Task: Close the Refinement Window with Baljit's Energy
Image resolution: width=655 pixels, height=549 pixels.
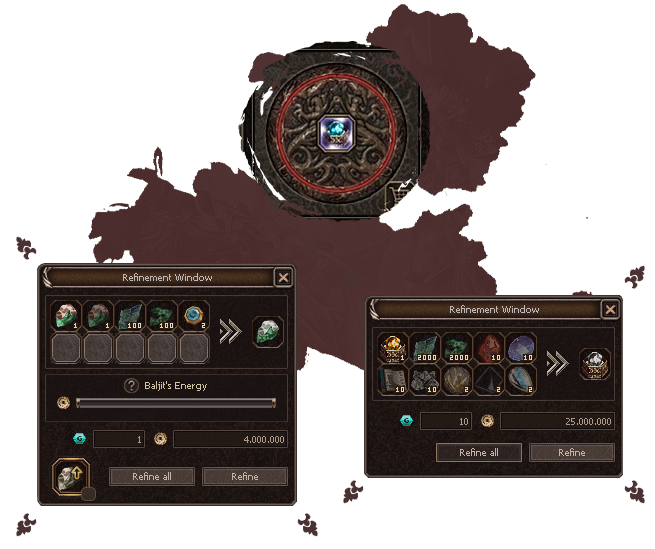Action: pyautogui.click(x=283, y=278)
